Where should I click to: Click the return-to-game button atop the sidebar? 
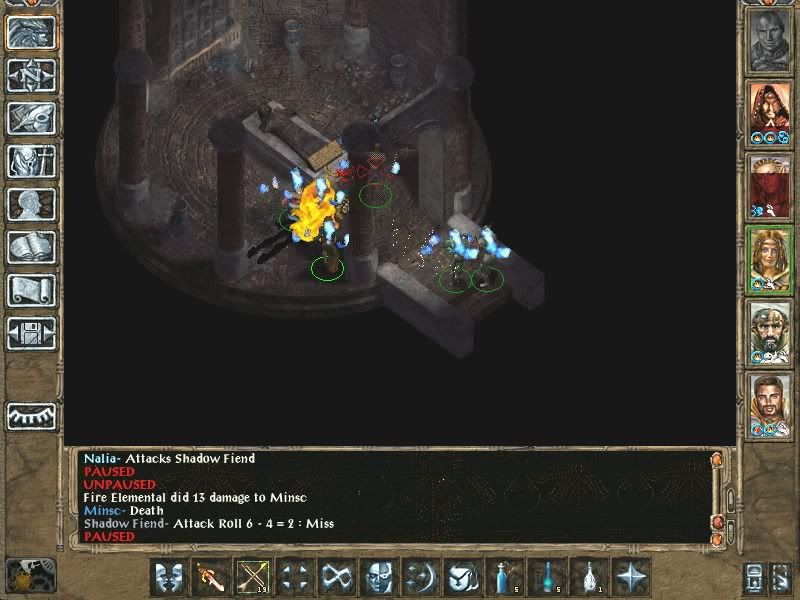tap(31, 32)
